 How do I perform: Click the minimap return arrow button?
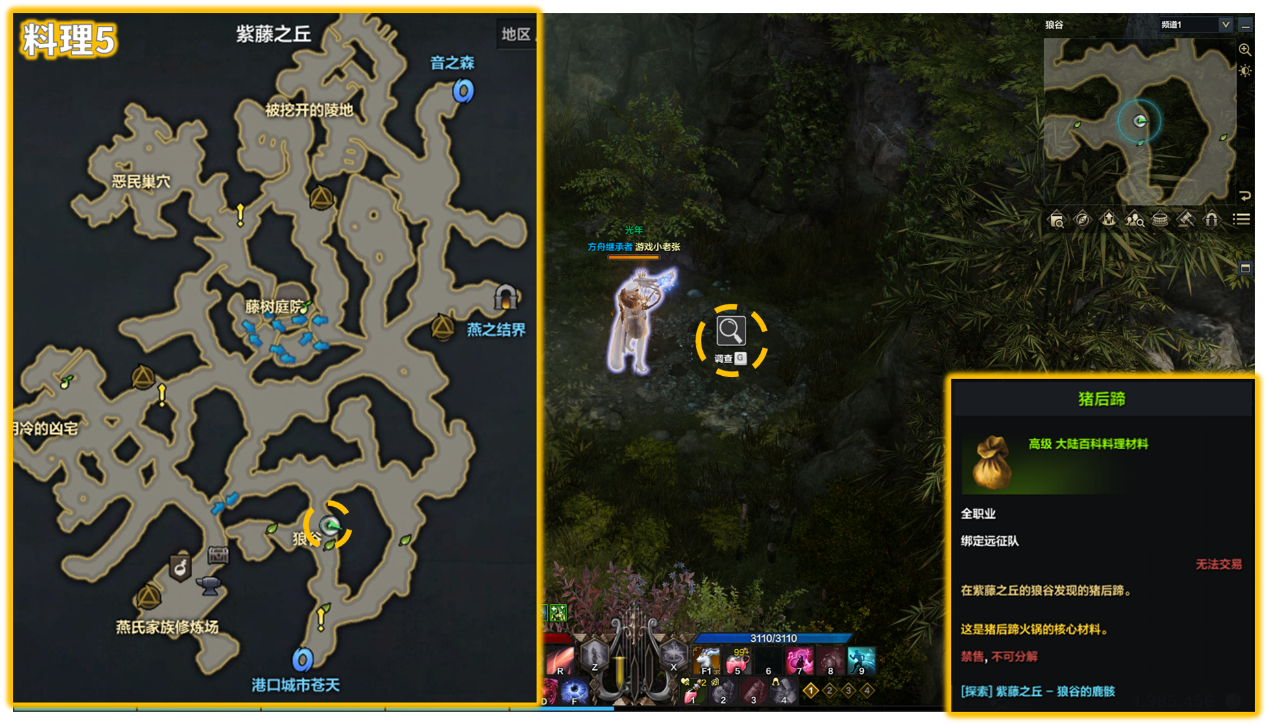(x=1245, y=196)
